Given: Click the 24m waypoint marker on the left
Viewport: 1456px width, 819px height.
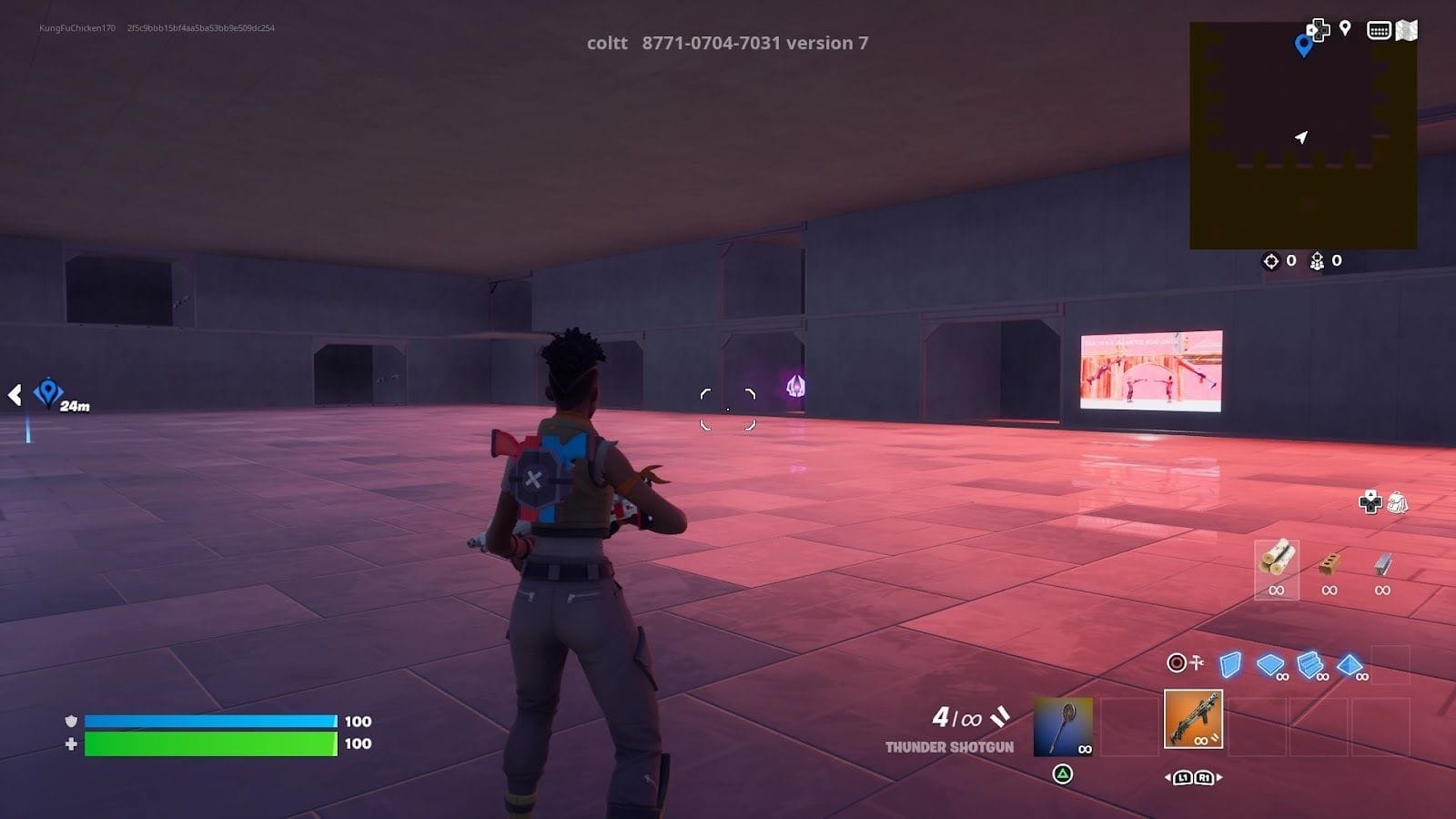Looking at the screenshot, I should 50,393.
